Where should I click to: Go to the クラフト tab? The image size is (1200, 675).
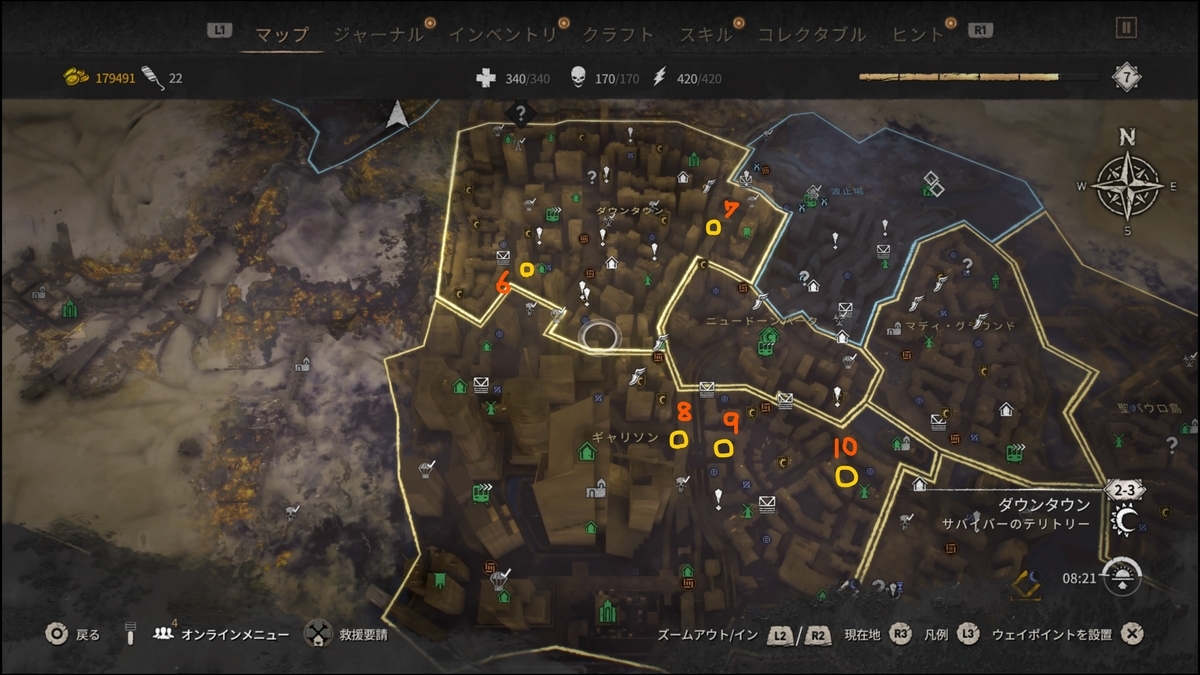(618, 34)
